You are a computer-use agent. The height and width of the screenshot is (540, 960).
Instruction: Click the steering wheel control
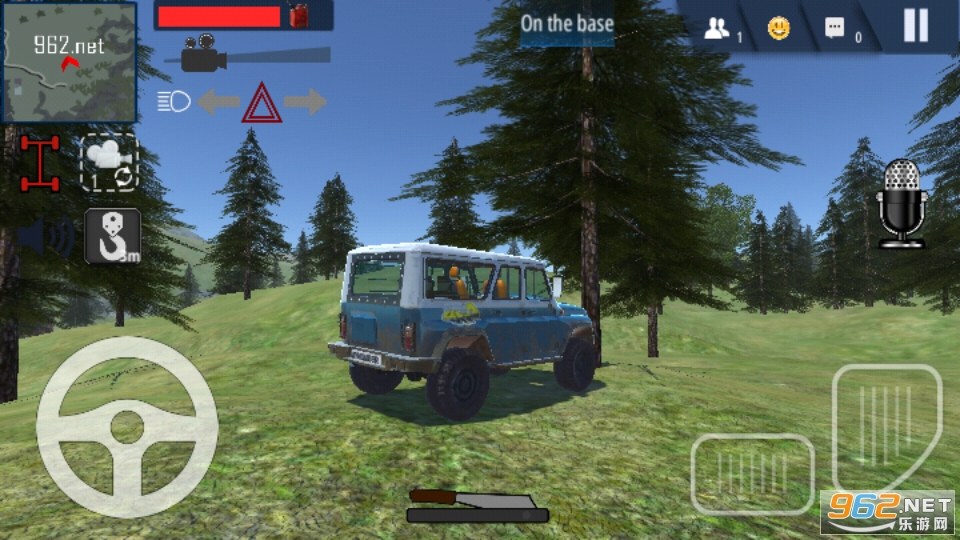tap(127, 427)
